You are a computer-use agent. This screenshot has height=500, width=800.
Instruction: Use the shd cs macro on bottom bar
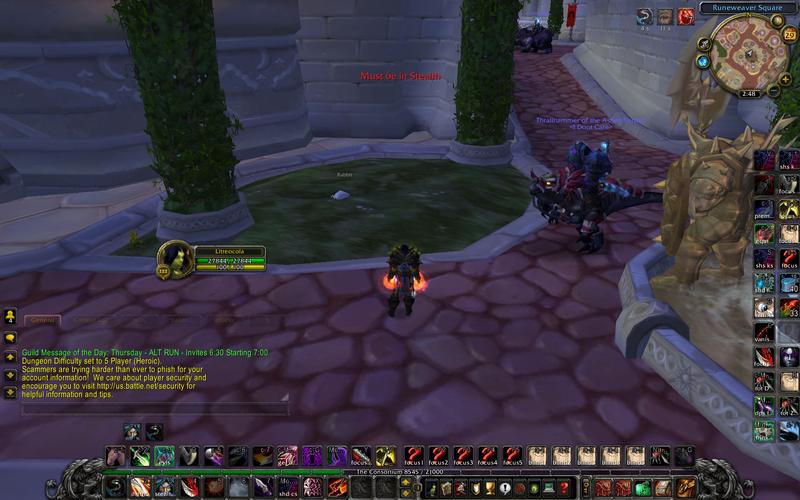[x=287, y=488]
